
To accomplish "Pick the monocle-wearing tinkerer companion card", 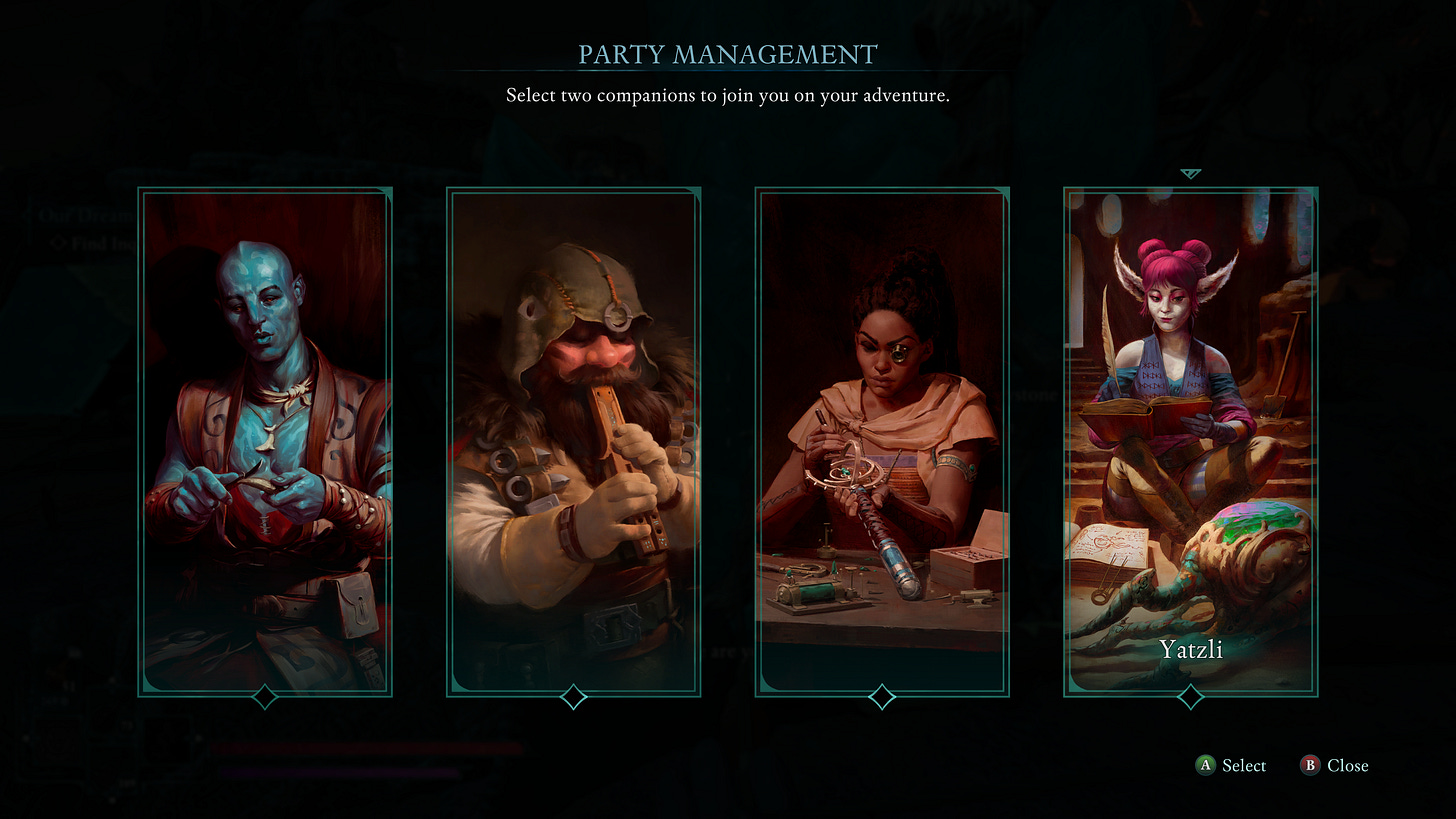I will coord(882,441).
